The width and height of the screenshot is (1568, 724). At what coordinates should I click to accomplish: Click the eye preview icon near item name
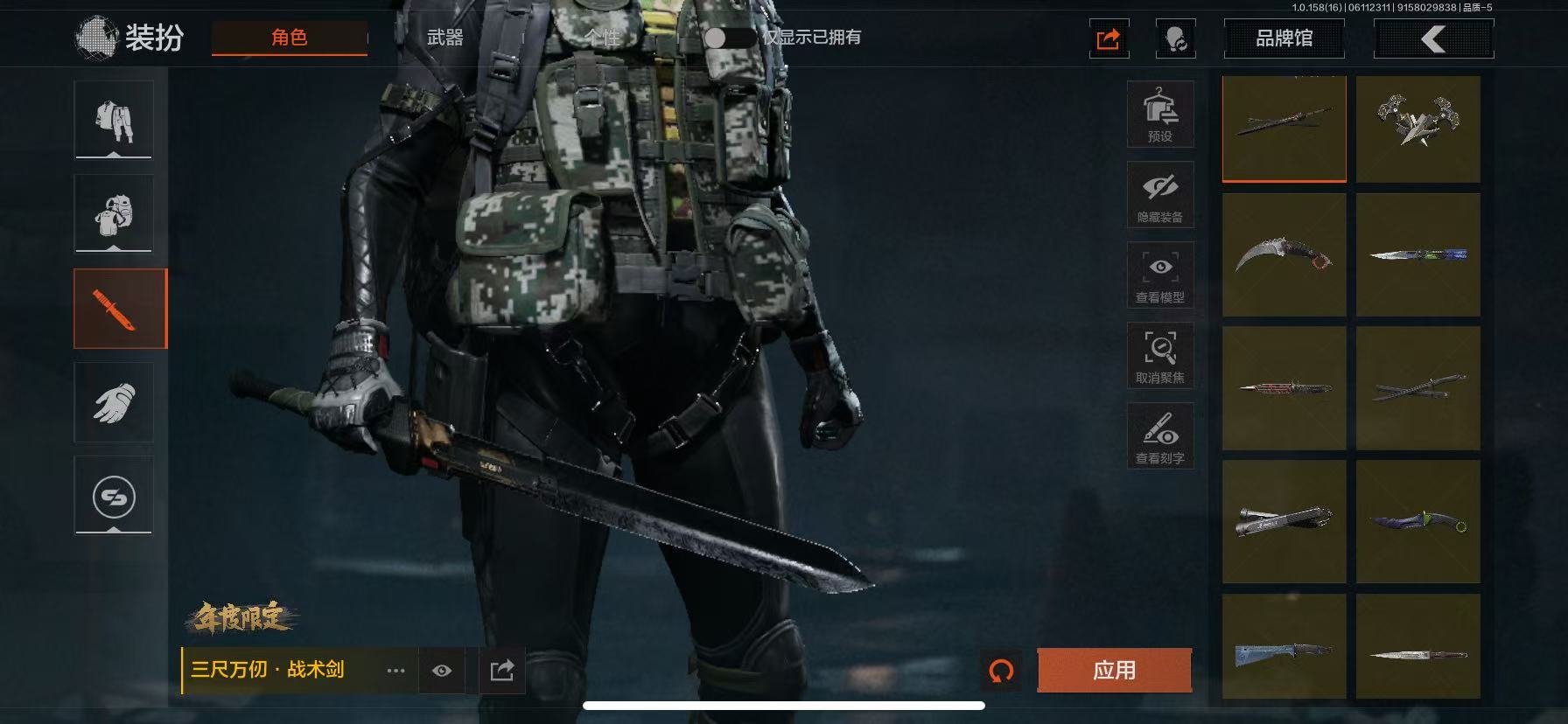point(442,671)
